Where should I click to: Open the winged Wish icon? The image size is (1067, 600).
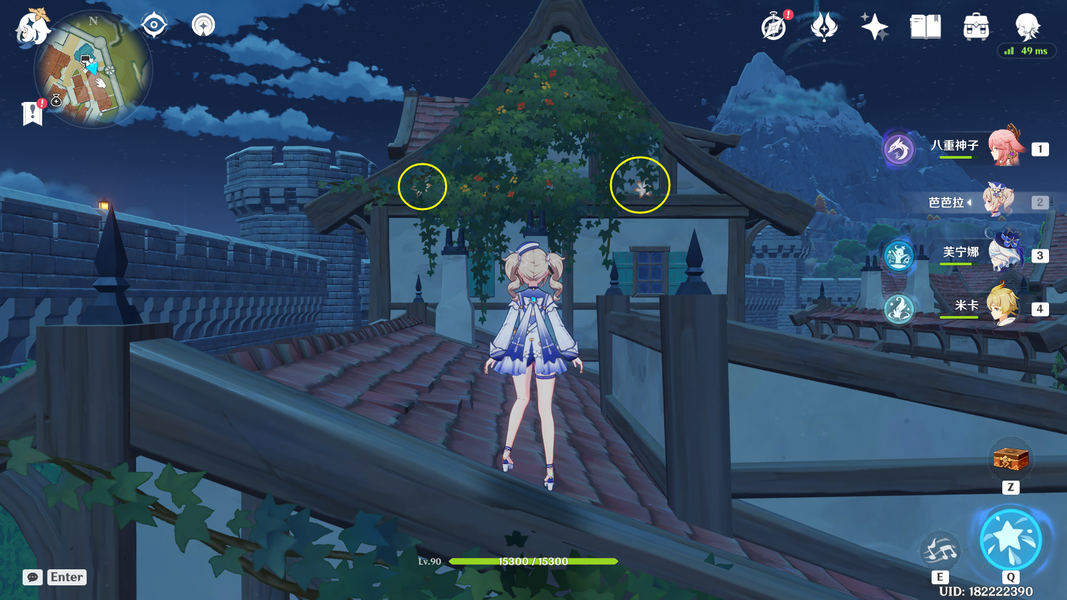(x=824, y=27)
